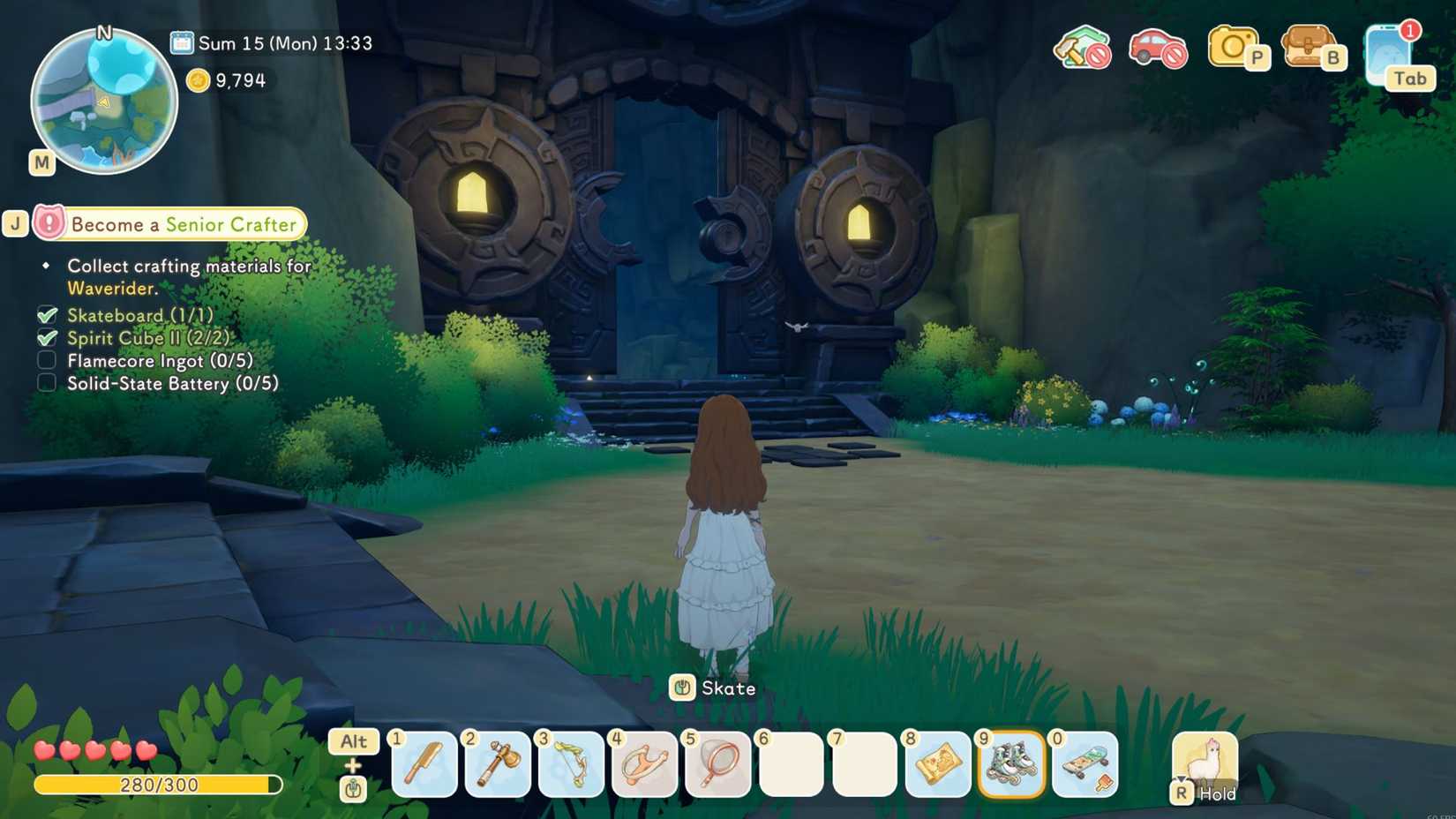Select the slingshot in hotbar slot 4
The width and height of the screenshot is (1456, 819).
(643, 766)
